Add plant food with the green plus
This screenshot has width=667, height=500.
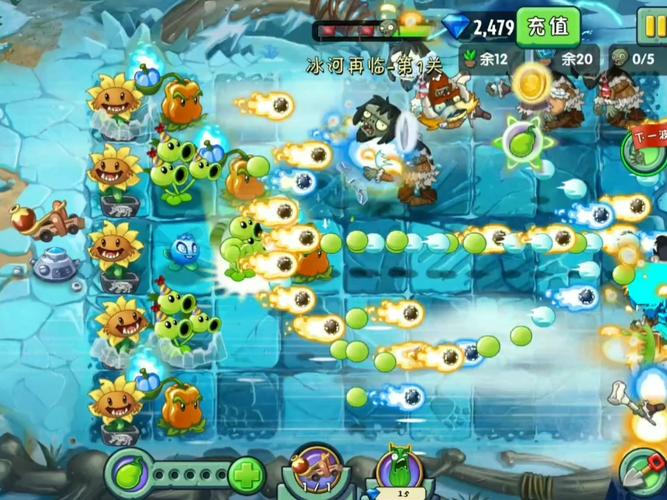point(247,475)
